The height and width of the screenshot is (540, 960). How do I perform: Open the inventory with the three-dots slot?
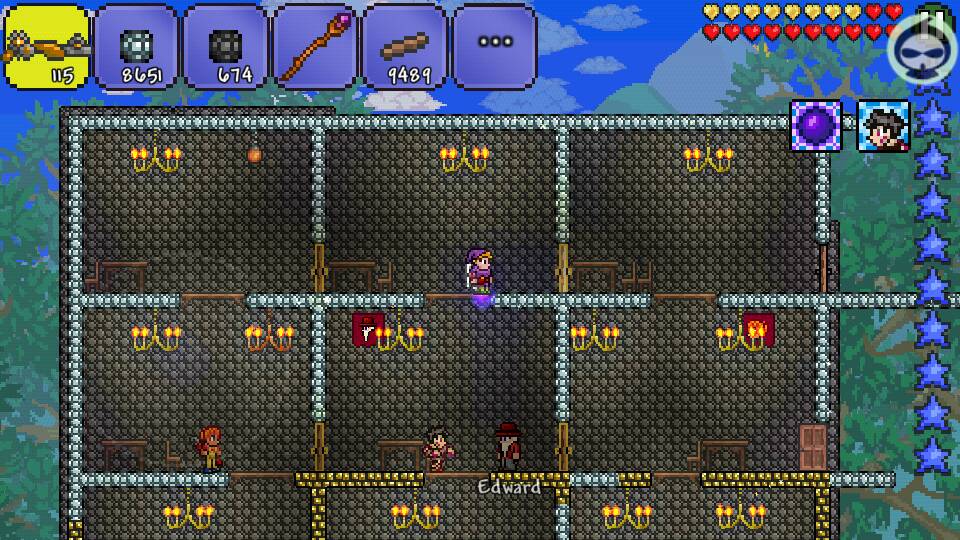(x=494, y=47)
